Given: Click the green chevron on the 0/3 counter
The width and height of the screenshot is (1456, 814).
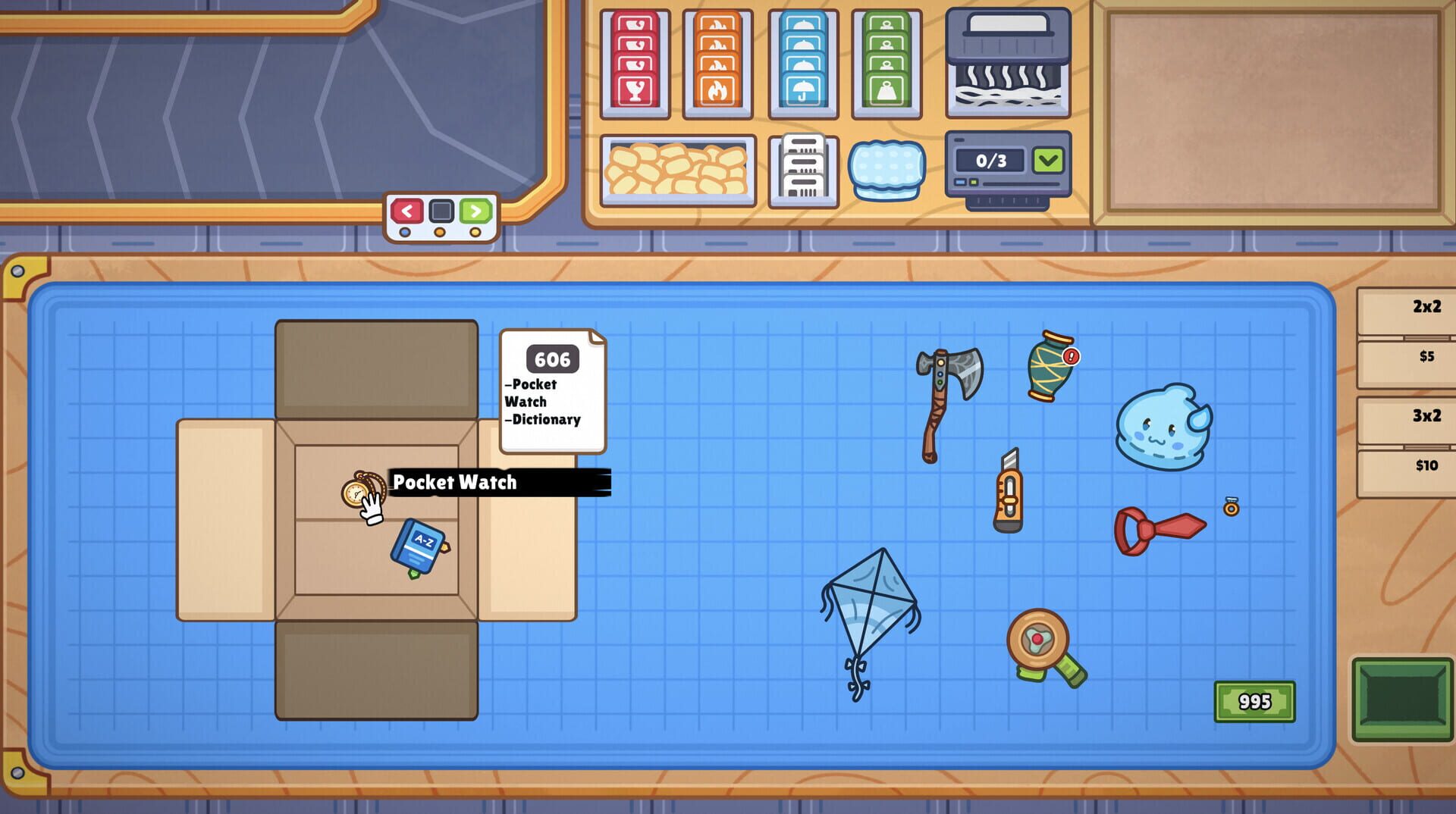Looking at the screenshot, I should pyautogui.click(x=1049, y=160).
